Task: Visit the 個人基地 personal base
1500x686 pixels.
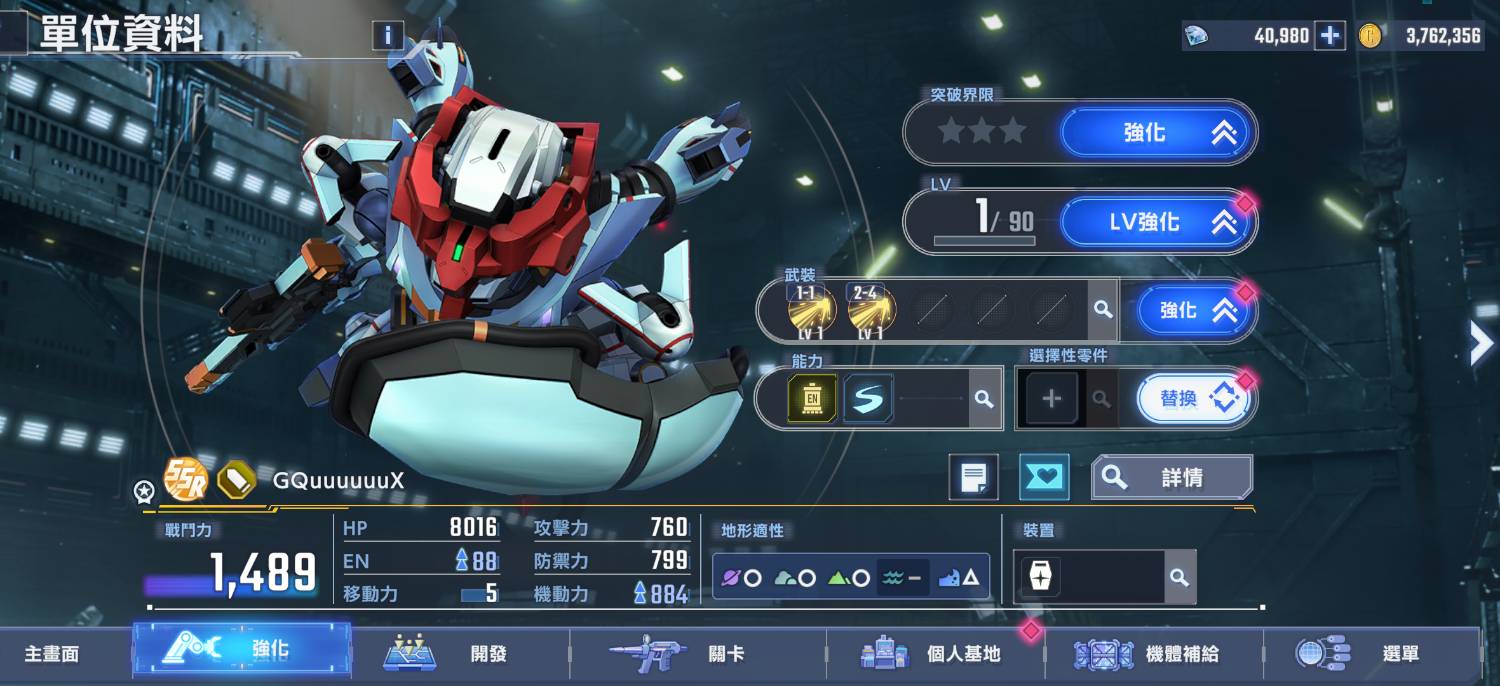Action: [934, 654]
